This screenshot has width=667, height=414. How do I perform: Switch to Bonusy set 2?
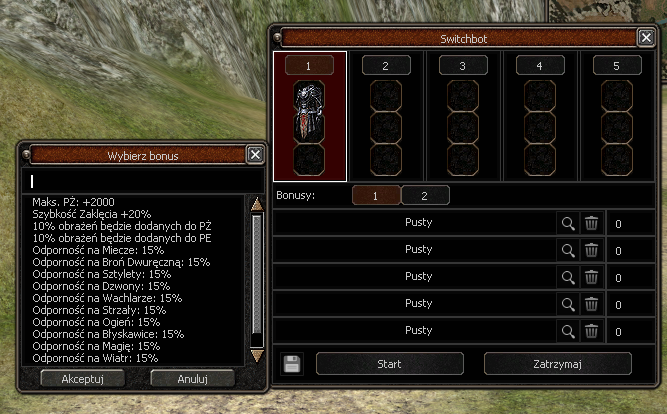pos(425,196)
